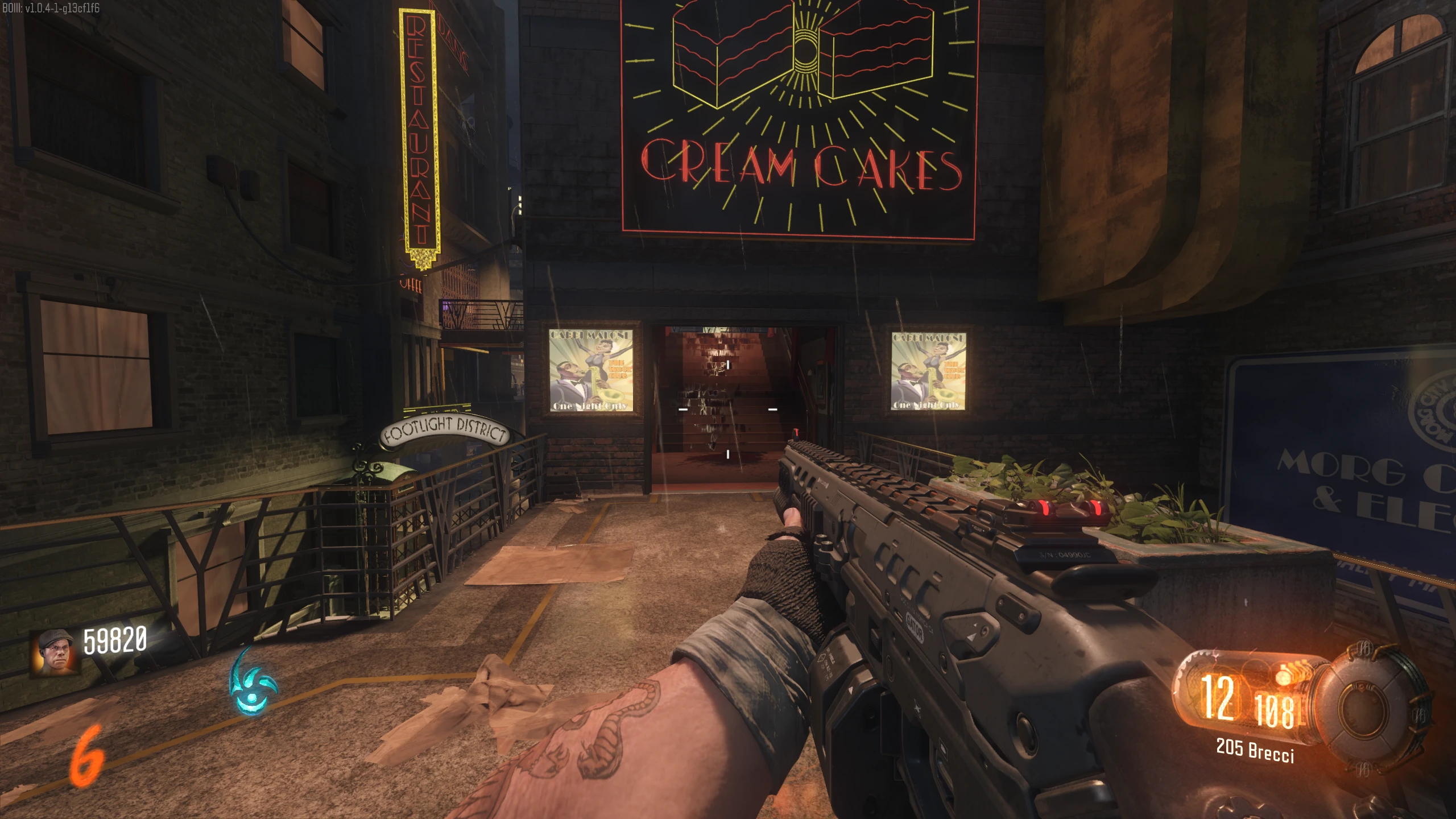
Task: Select the glowing blue swirl icon
Action: [252, 683]
